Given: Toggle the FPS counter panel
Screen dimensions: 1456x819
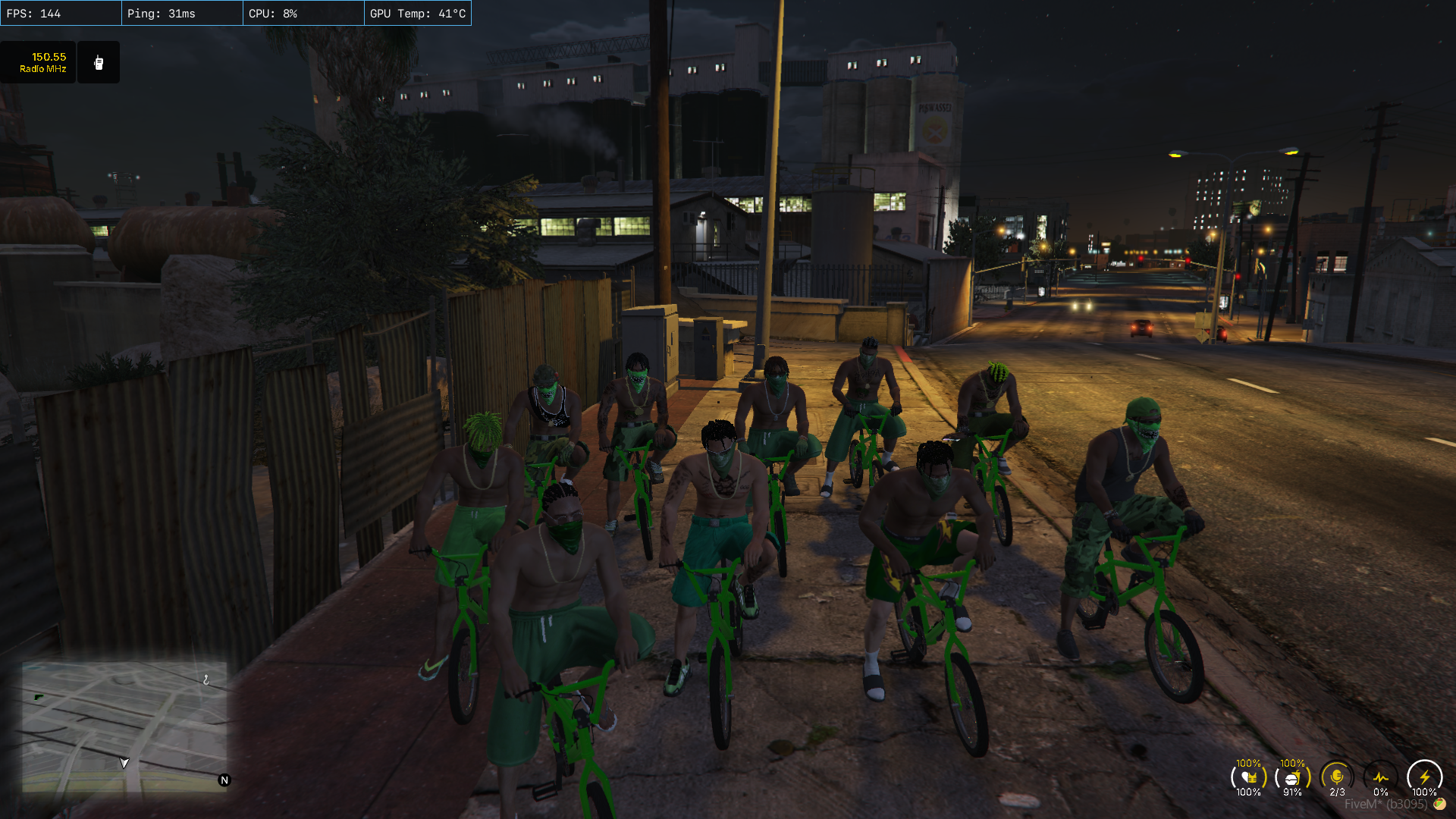Looking at the screenshot, I should pyautogui.click(x=60, y=12).
